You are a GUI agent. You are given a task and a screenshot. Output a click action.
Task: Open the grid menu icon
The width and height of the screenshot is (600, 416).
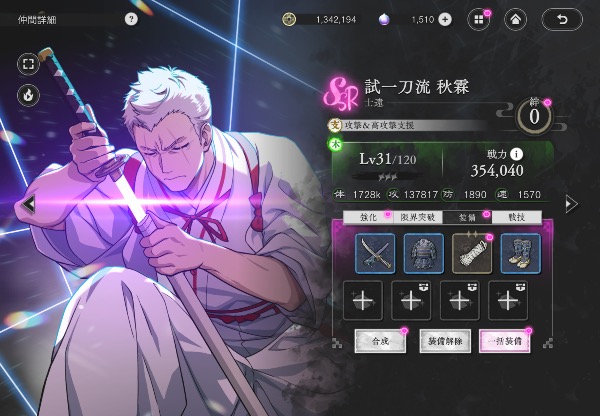pyautogui.click(x=477, y=19)
